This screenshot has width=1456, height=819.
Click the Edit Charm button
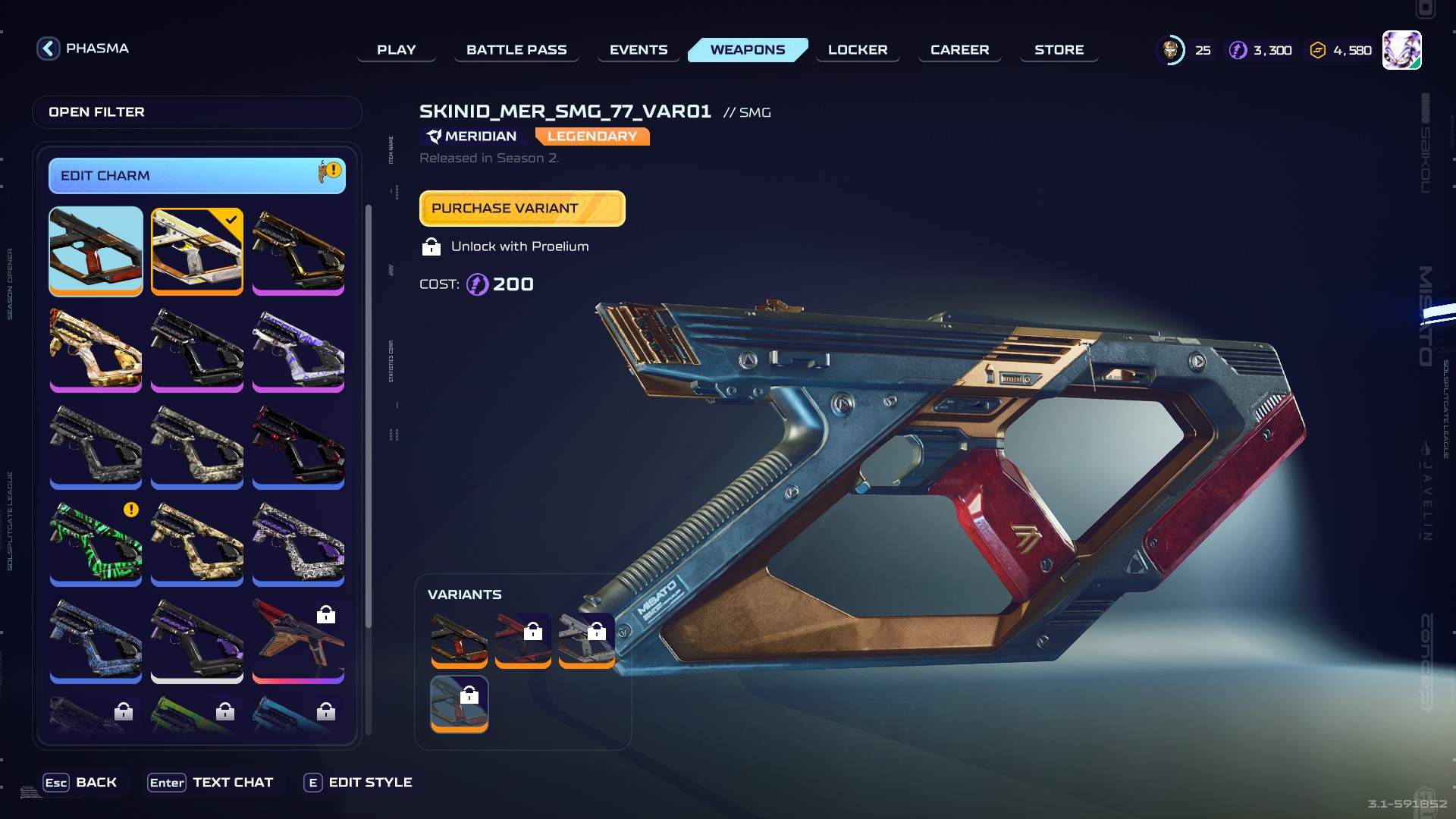coord(196,176)
